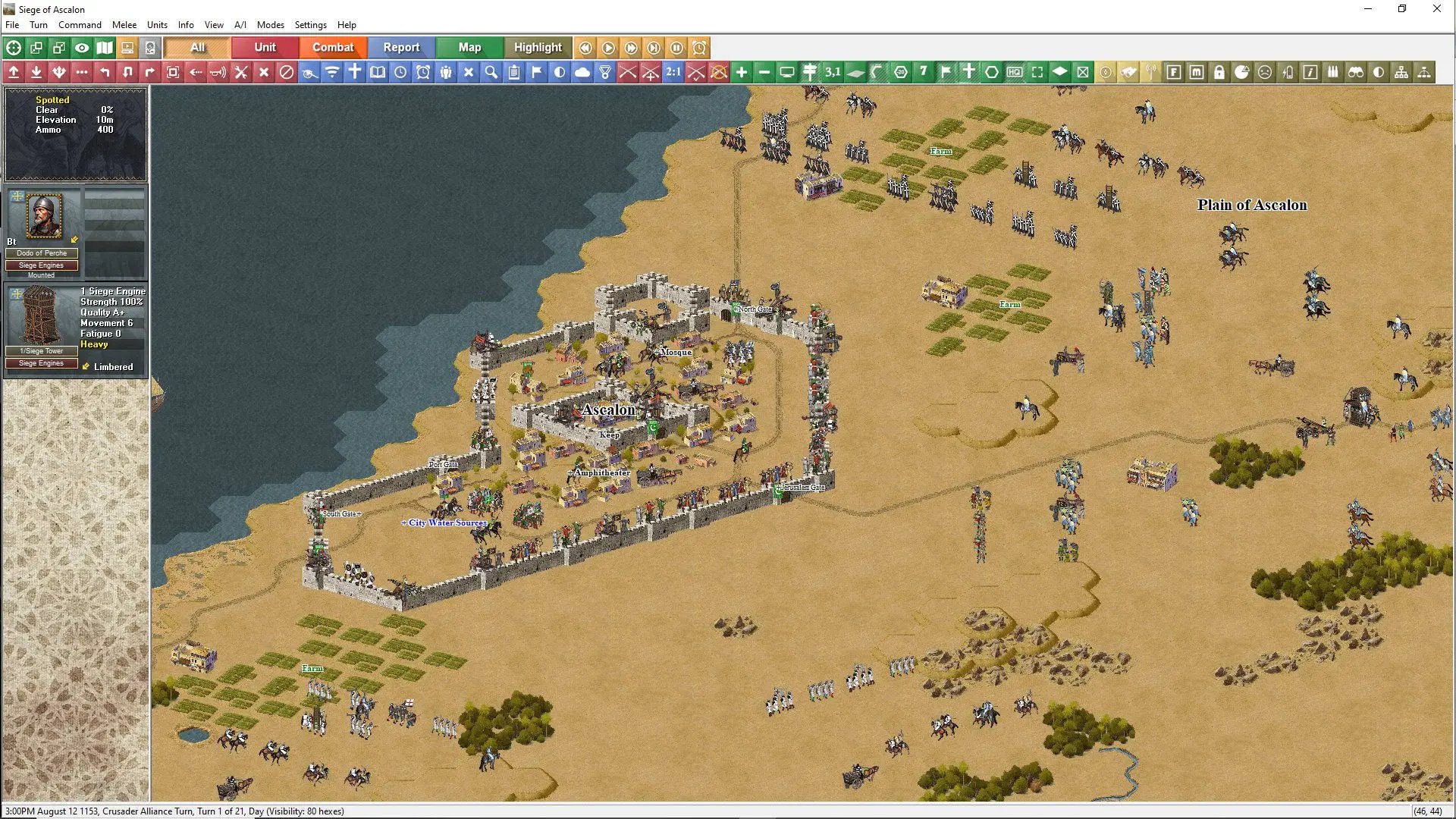
Task: Click the padlock lock icon
Action: coord(1218,72)
